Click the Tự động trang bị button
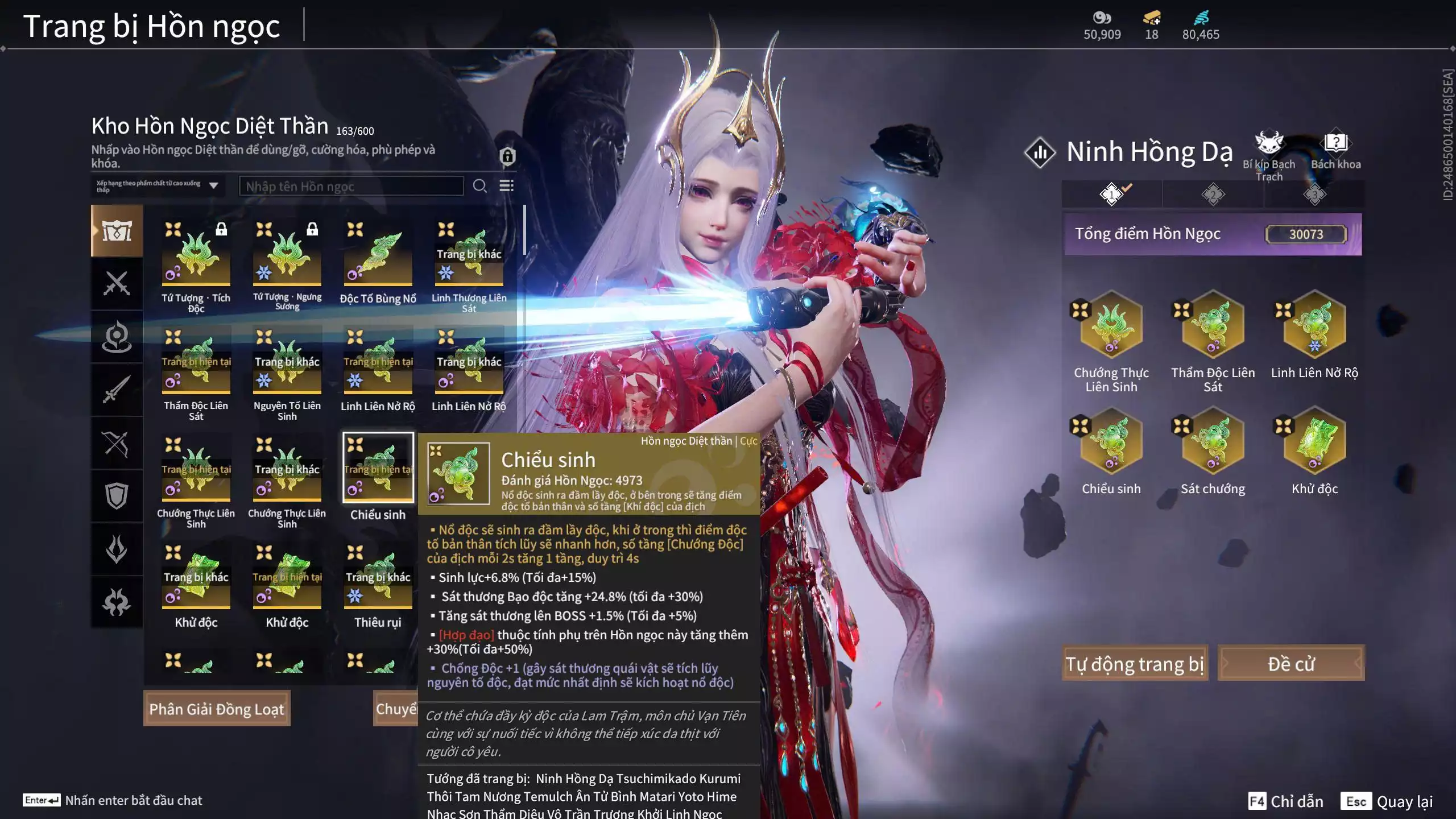Image resolution: width=1456 pixels, height=819 pixels. point(1134,663)
